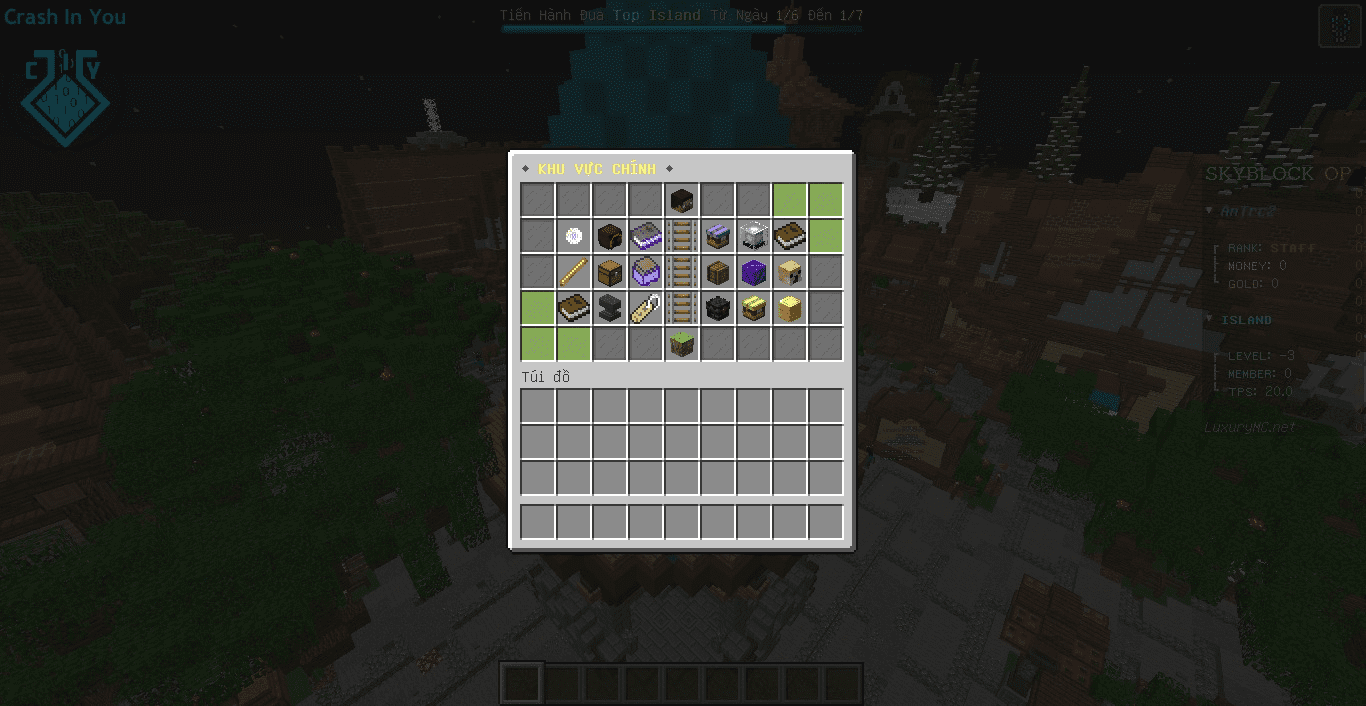Select the black coal-like block
Viewport: 1366px width, 706px height.
718,308
